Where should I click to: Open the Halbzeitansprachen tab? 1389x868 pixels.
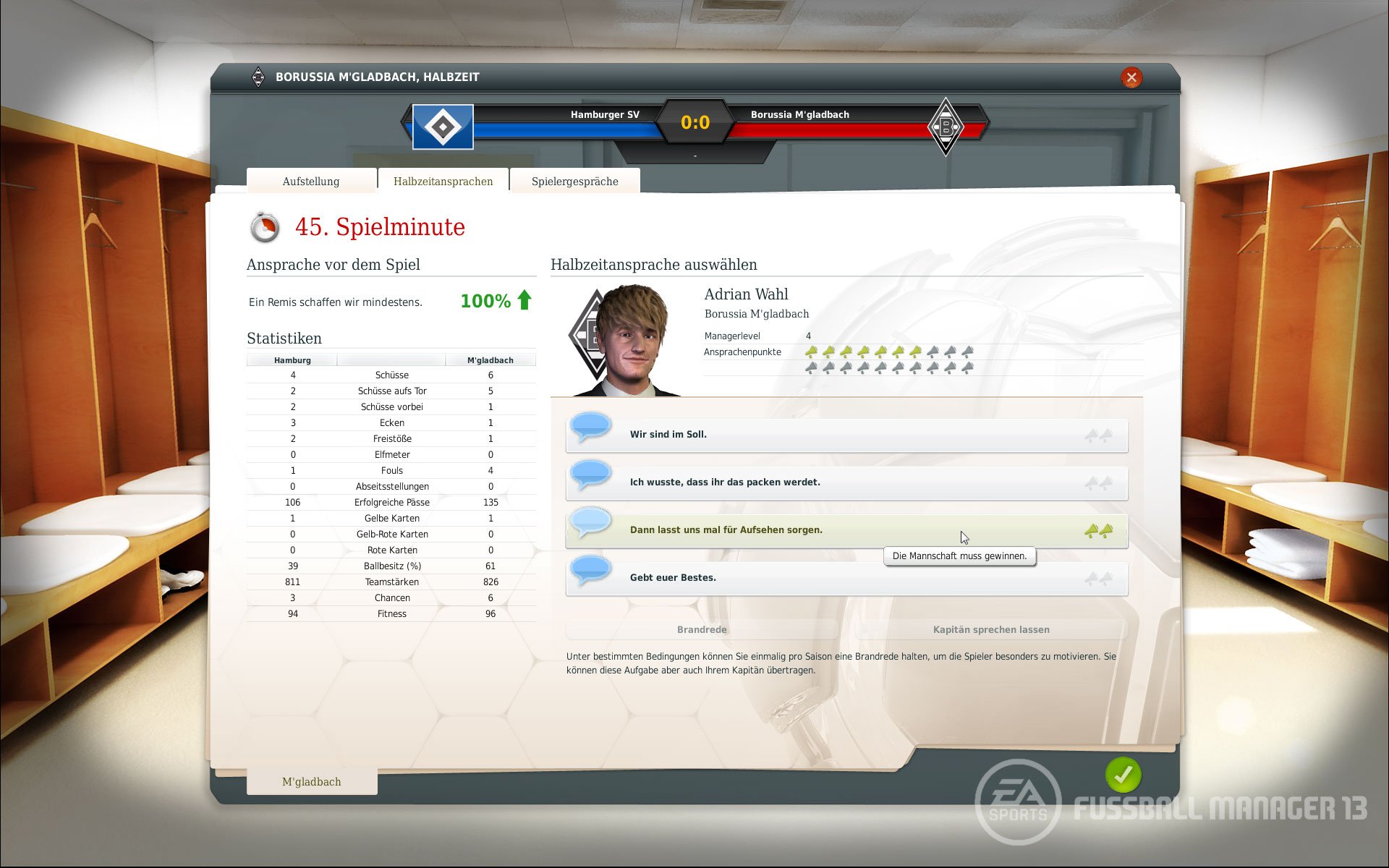coord(443,182)
